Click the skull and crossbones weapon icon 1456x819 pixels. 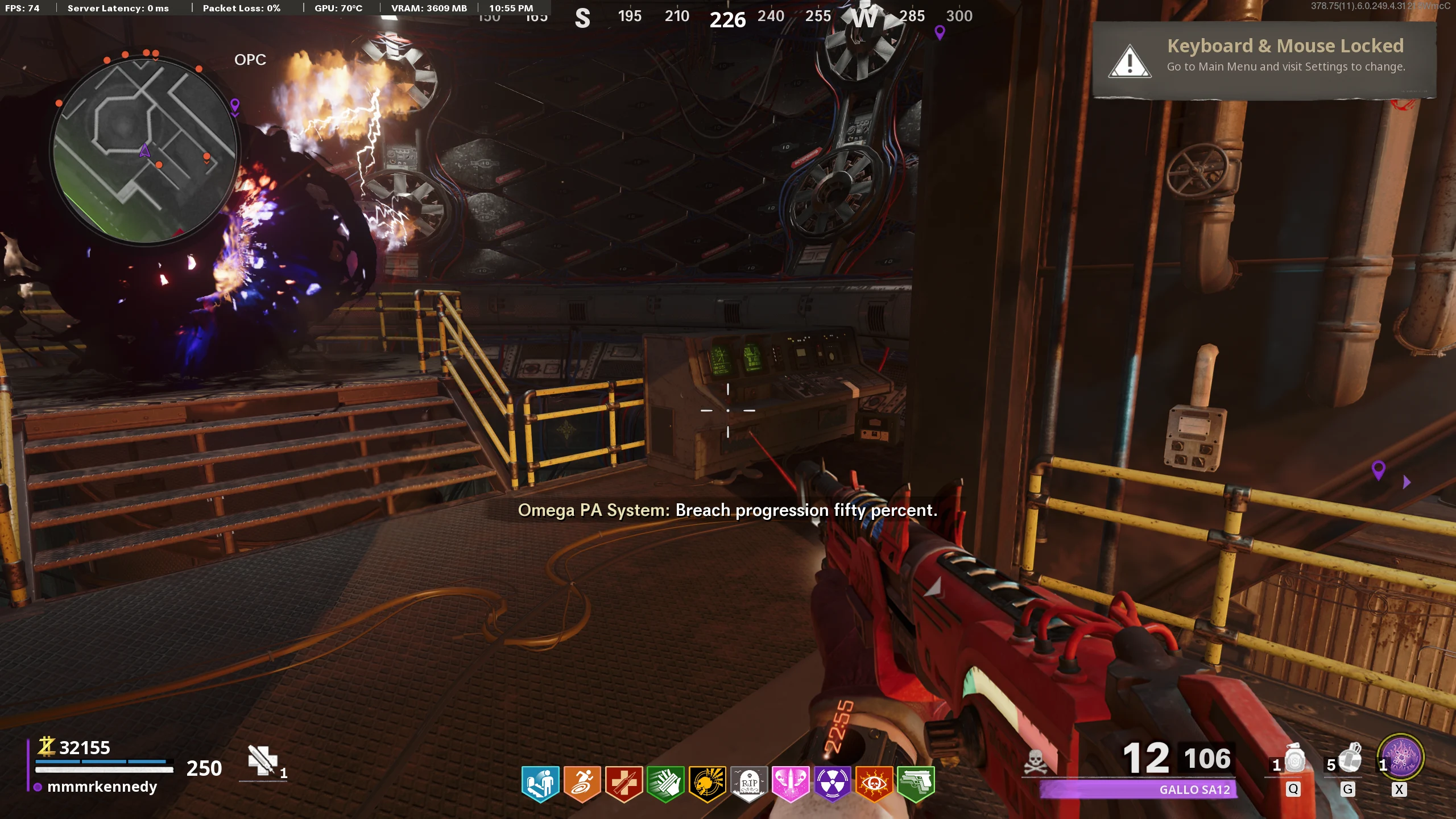pos(1036,761)
